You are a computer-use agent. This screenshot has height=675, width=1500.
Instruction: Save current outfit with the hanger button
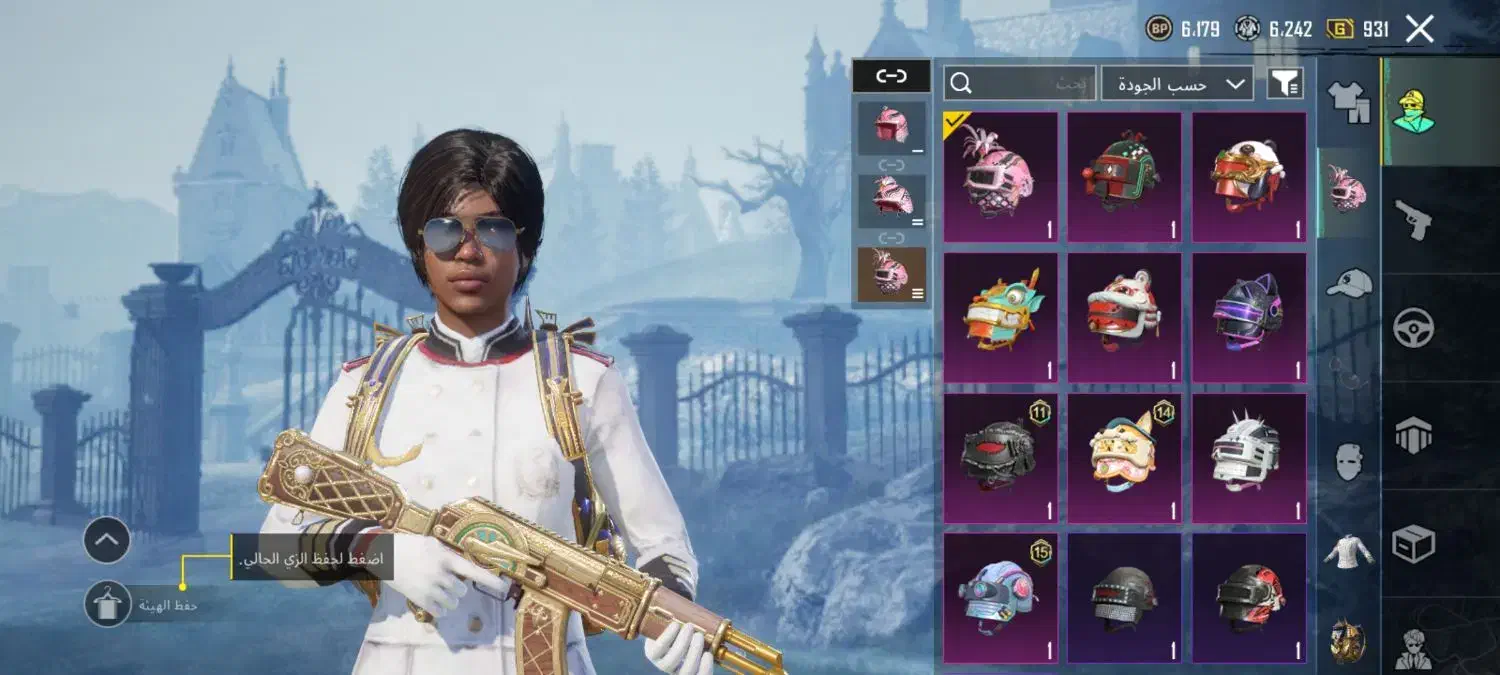(107, 604)
